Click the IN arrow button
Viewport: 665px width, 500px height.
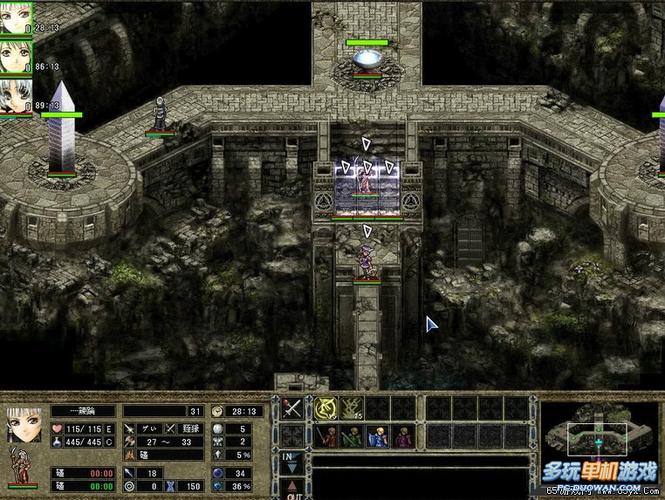point(292,462)
